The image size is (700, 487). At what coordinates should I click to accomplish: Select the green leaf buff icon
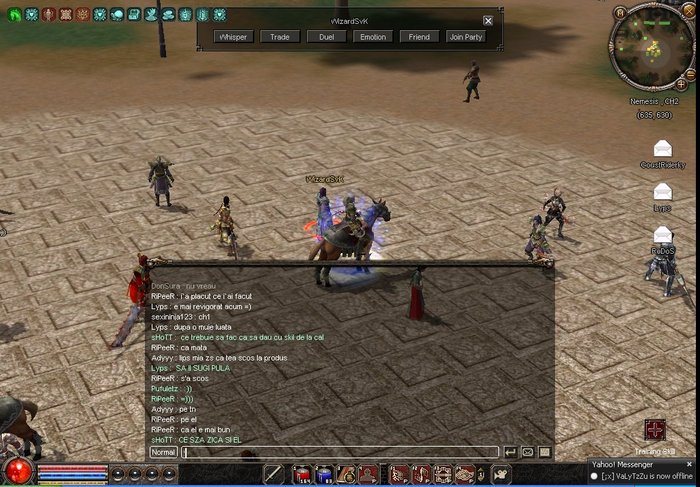[15, 15]
